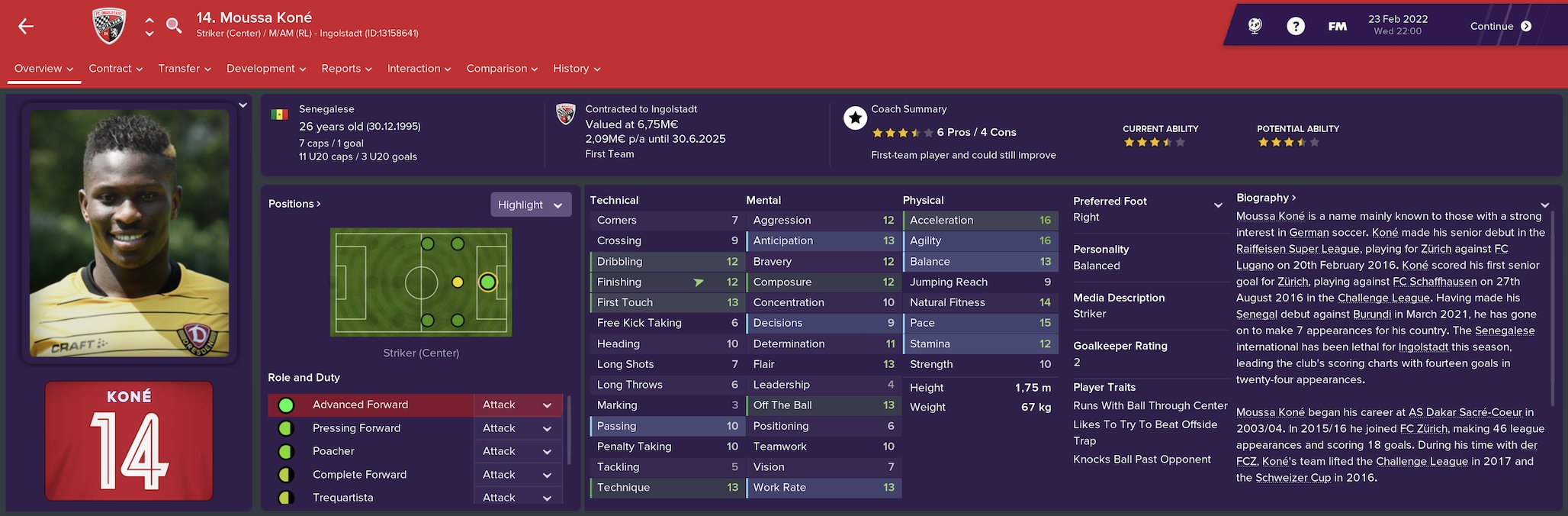Open the Transfer dropdown menu
This screenshot has width=1568, height=516.
click(184, 69)
